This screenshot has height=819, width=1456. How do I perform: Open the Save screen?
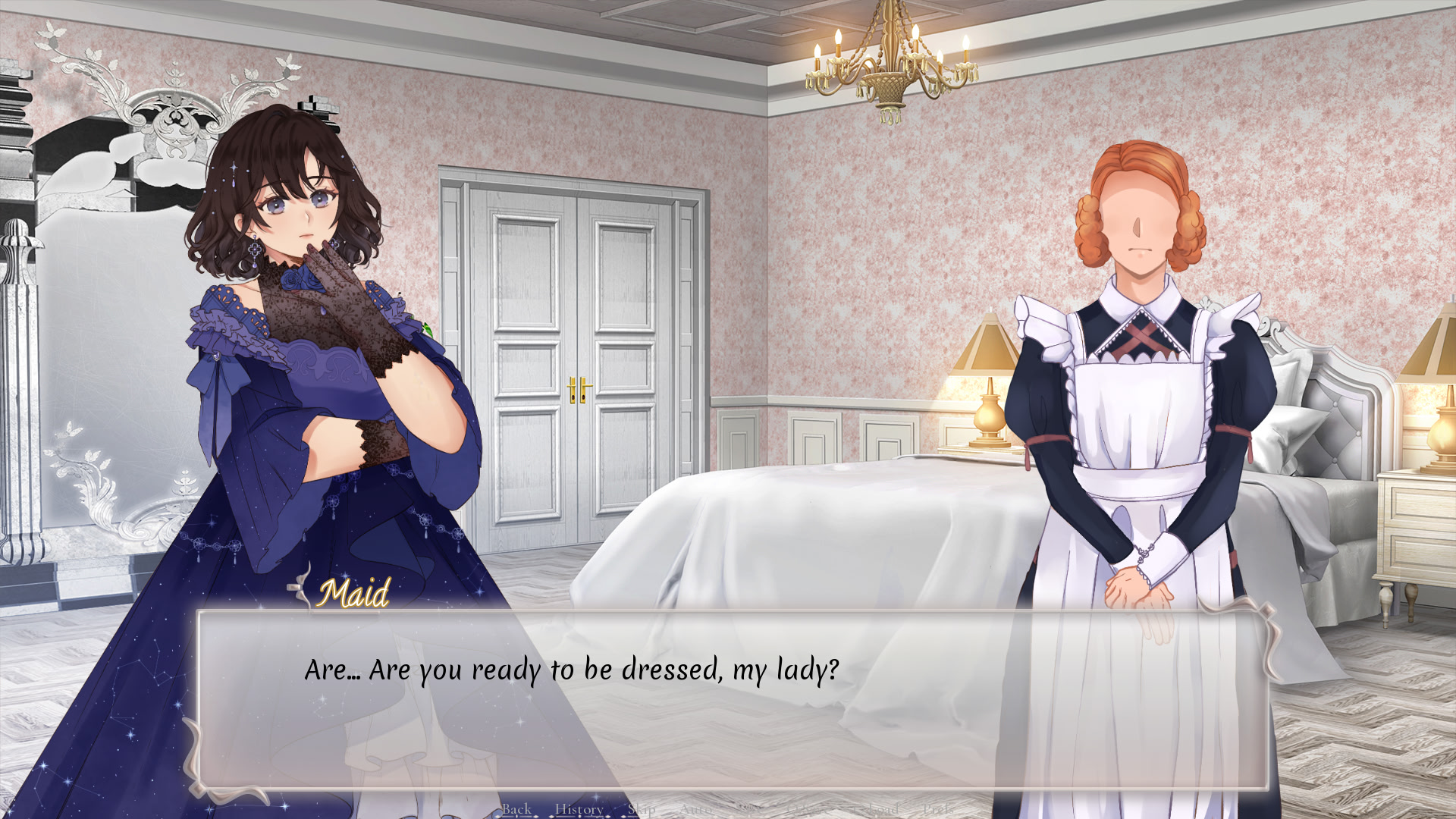coord(749,808)
